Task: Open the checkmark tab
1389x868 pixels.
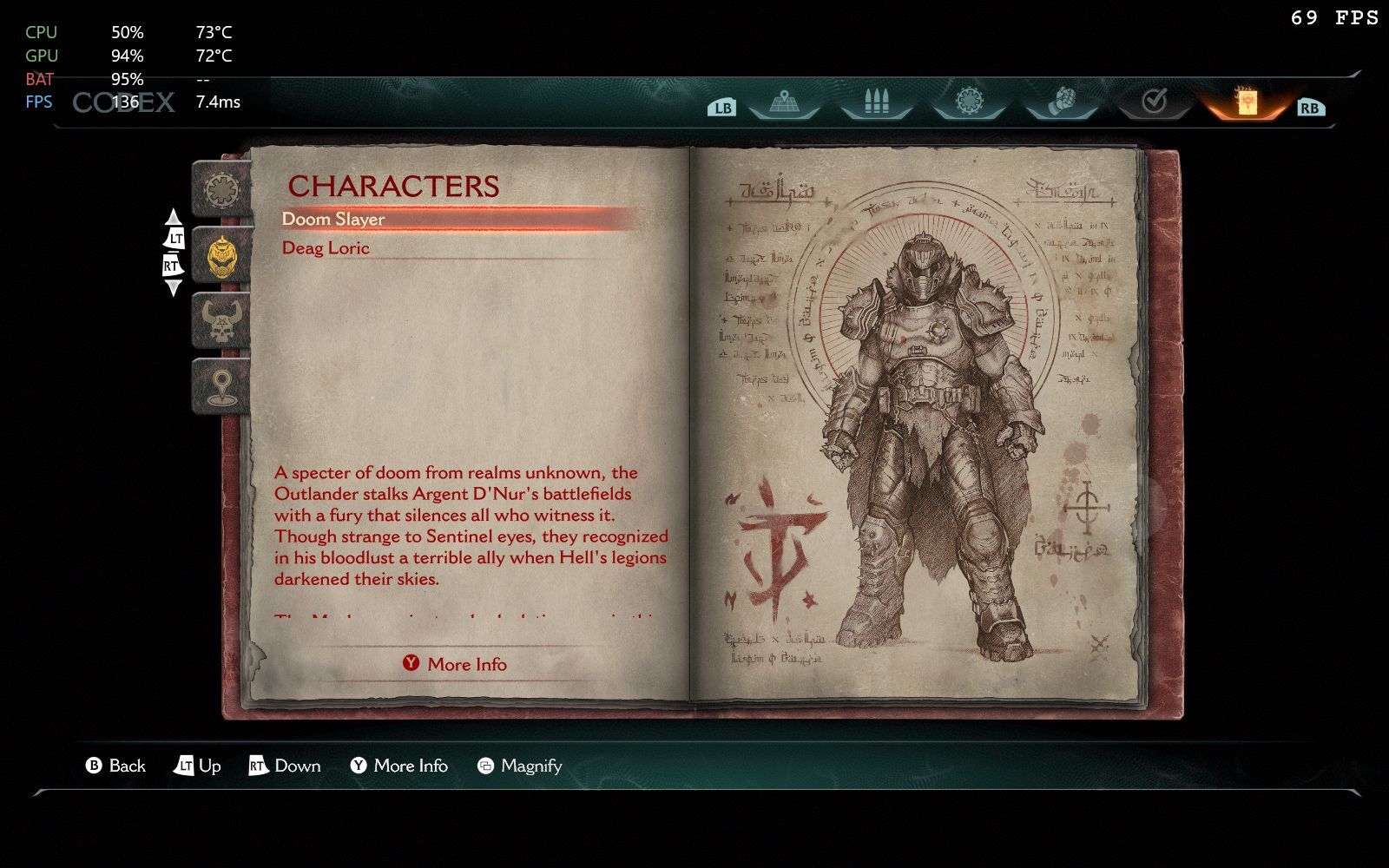Action: [x=1153, y=103]
